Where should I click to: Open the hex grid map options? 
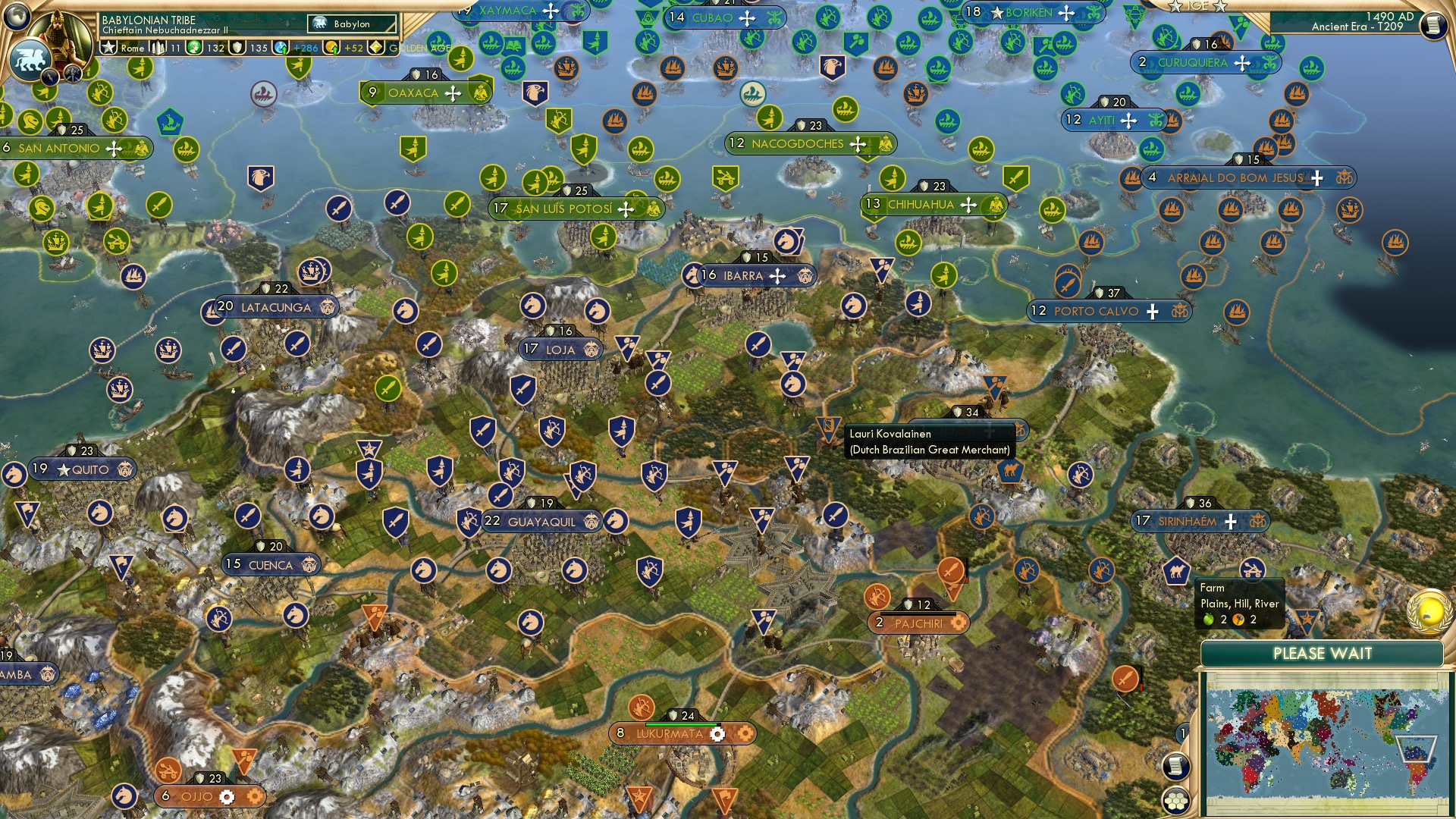(1175, 801)
